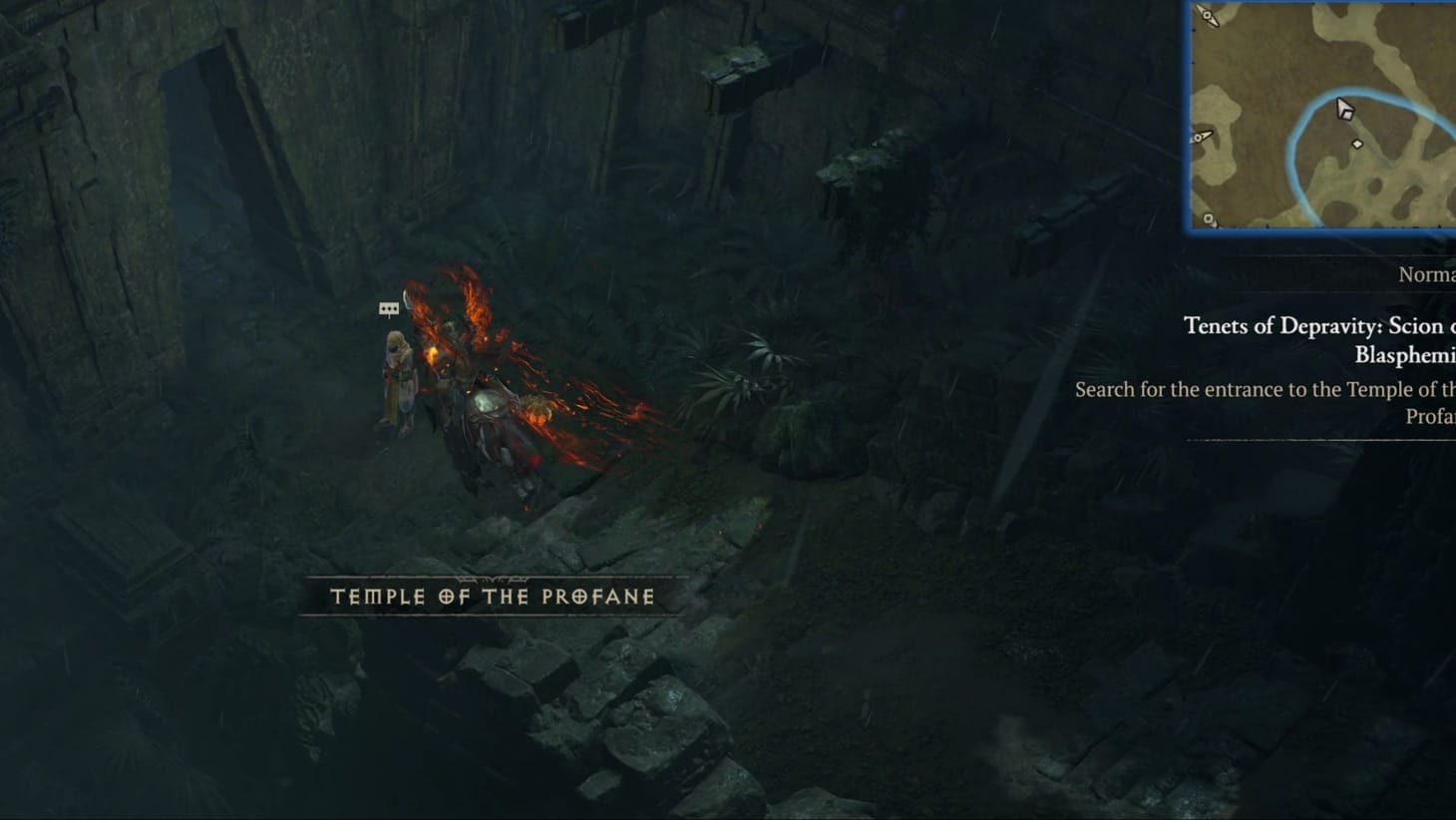The height and width of the screenshot is (820, 1456).
Task: Click the waypoint icon at minimap's bottom-left
Action: (1208, 217)
